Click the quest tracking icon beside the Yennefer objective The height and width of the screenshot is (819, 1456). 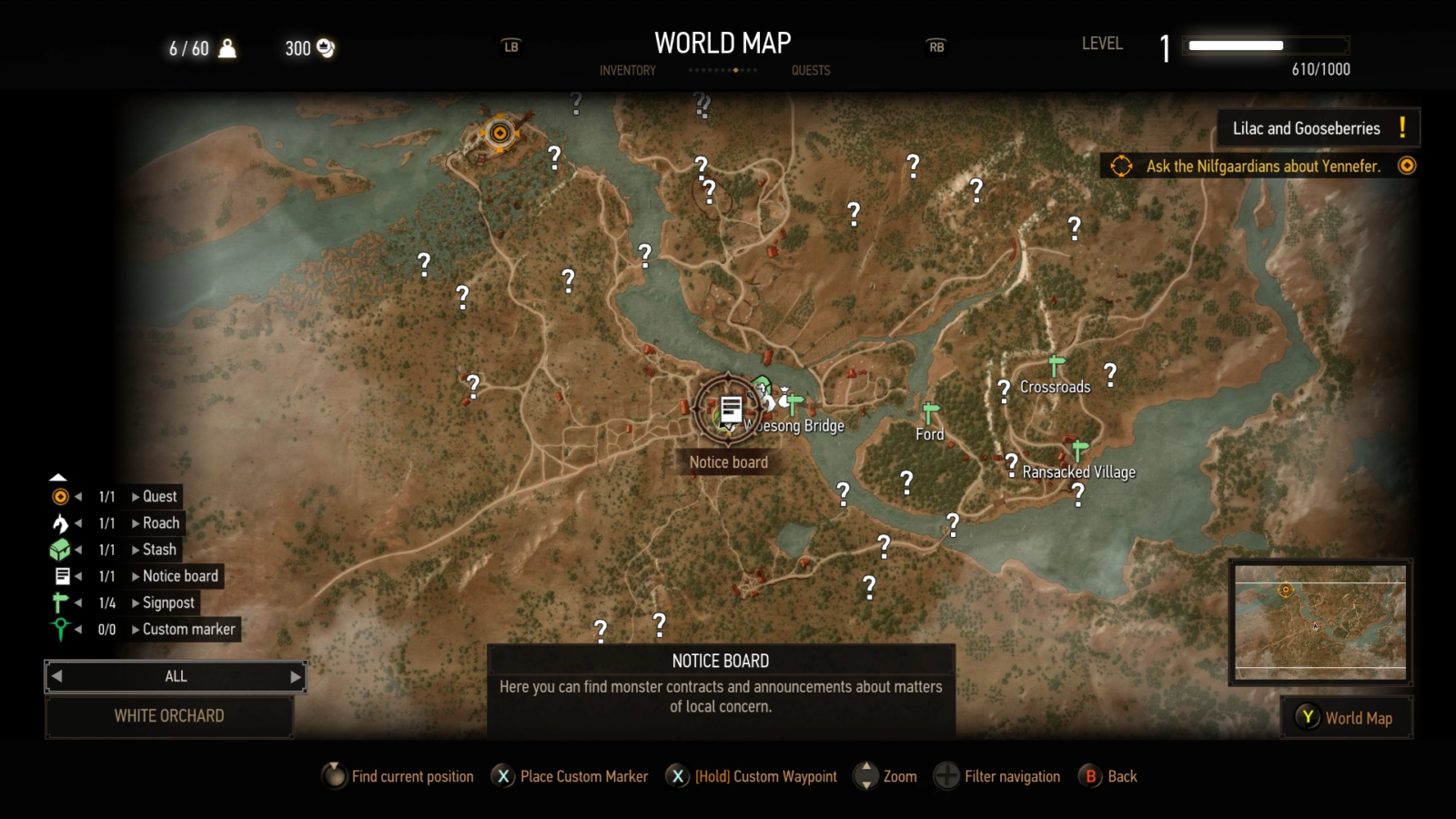[1408, 166]
